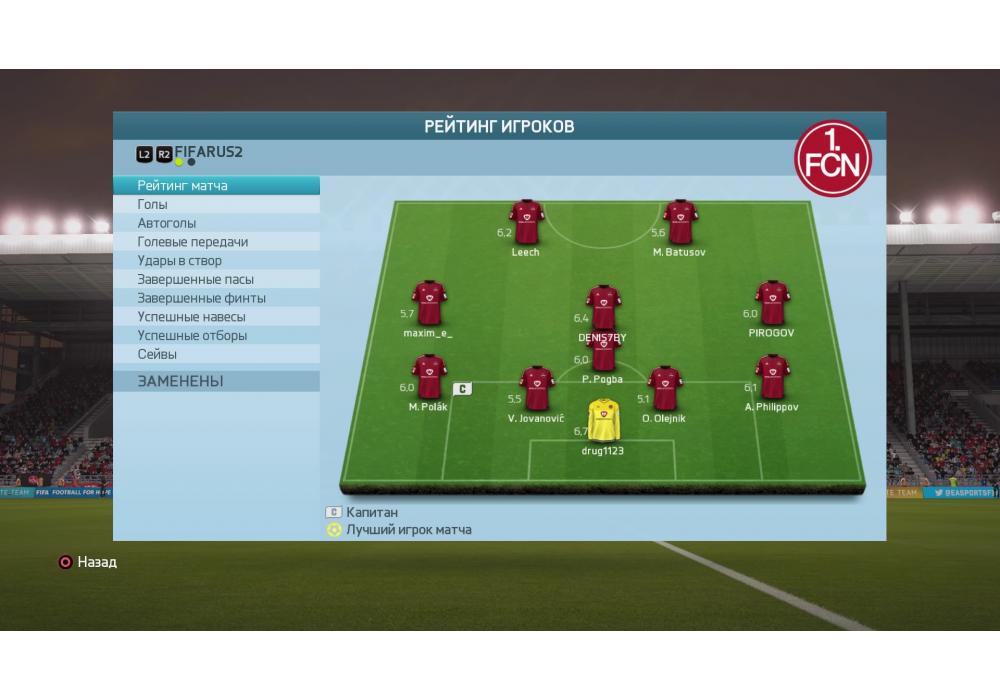The image size is (1000, 700).
Task: Select striker Leech on the pitch
Action: pos(526,223)
